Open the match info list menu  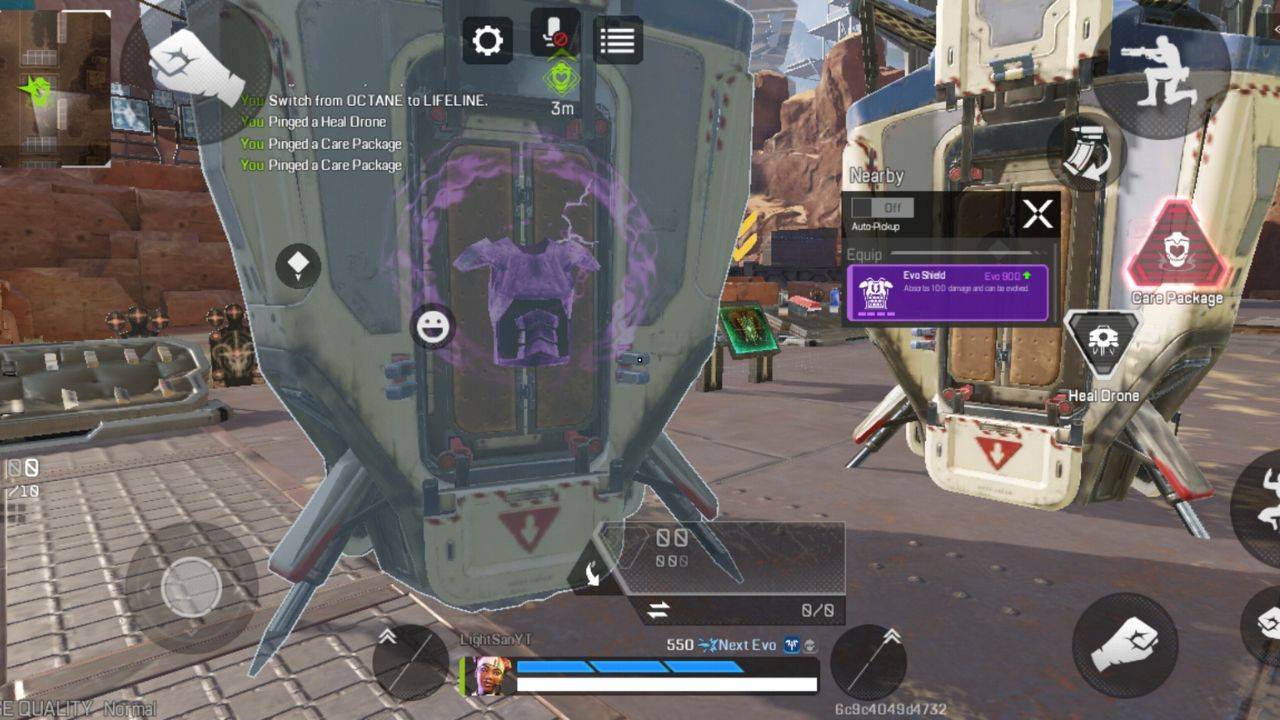point(617,40)
